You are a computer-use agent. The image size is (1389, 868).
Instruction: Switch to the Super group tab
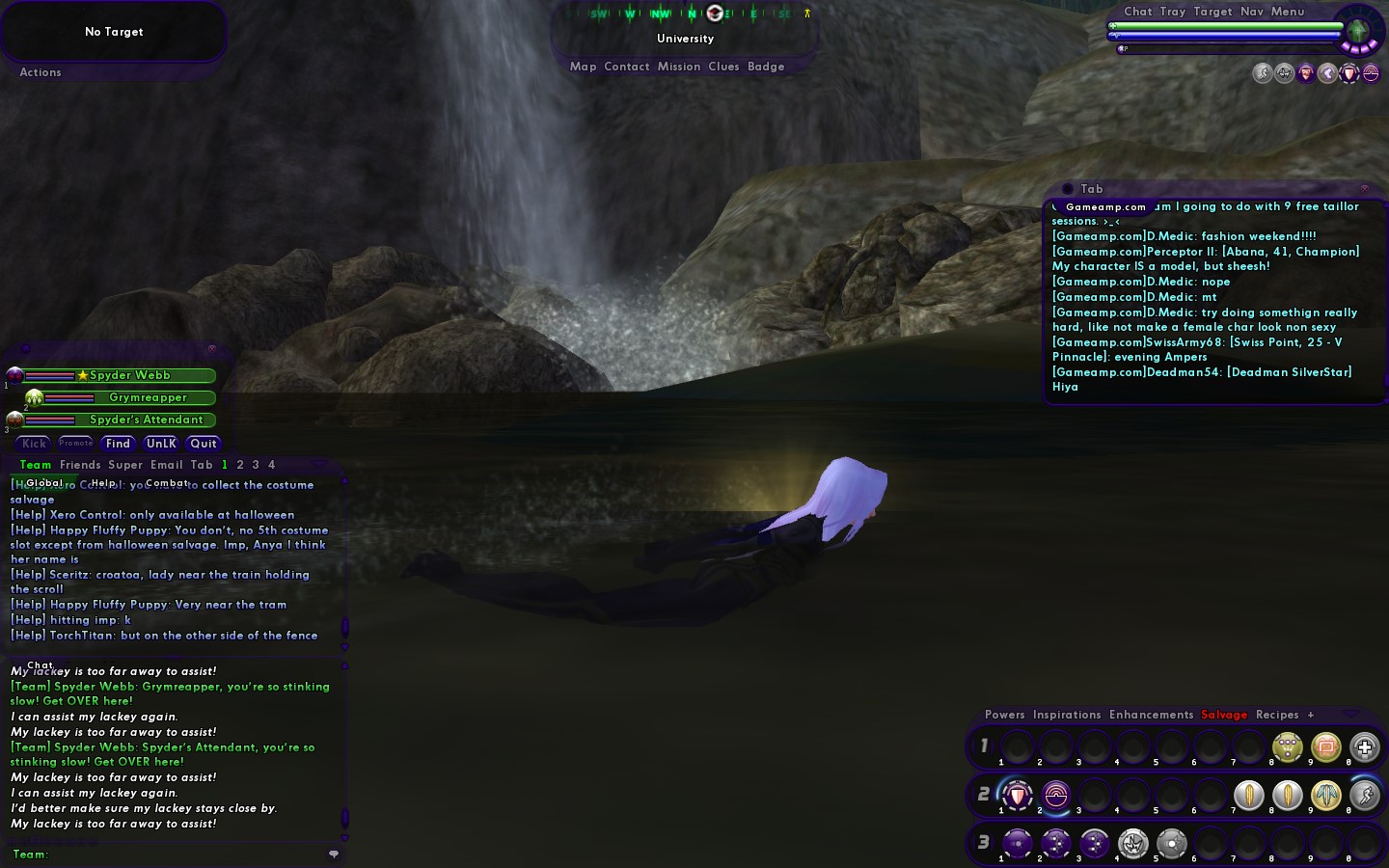tap(125, 465)
